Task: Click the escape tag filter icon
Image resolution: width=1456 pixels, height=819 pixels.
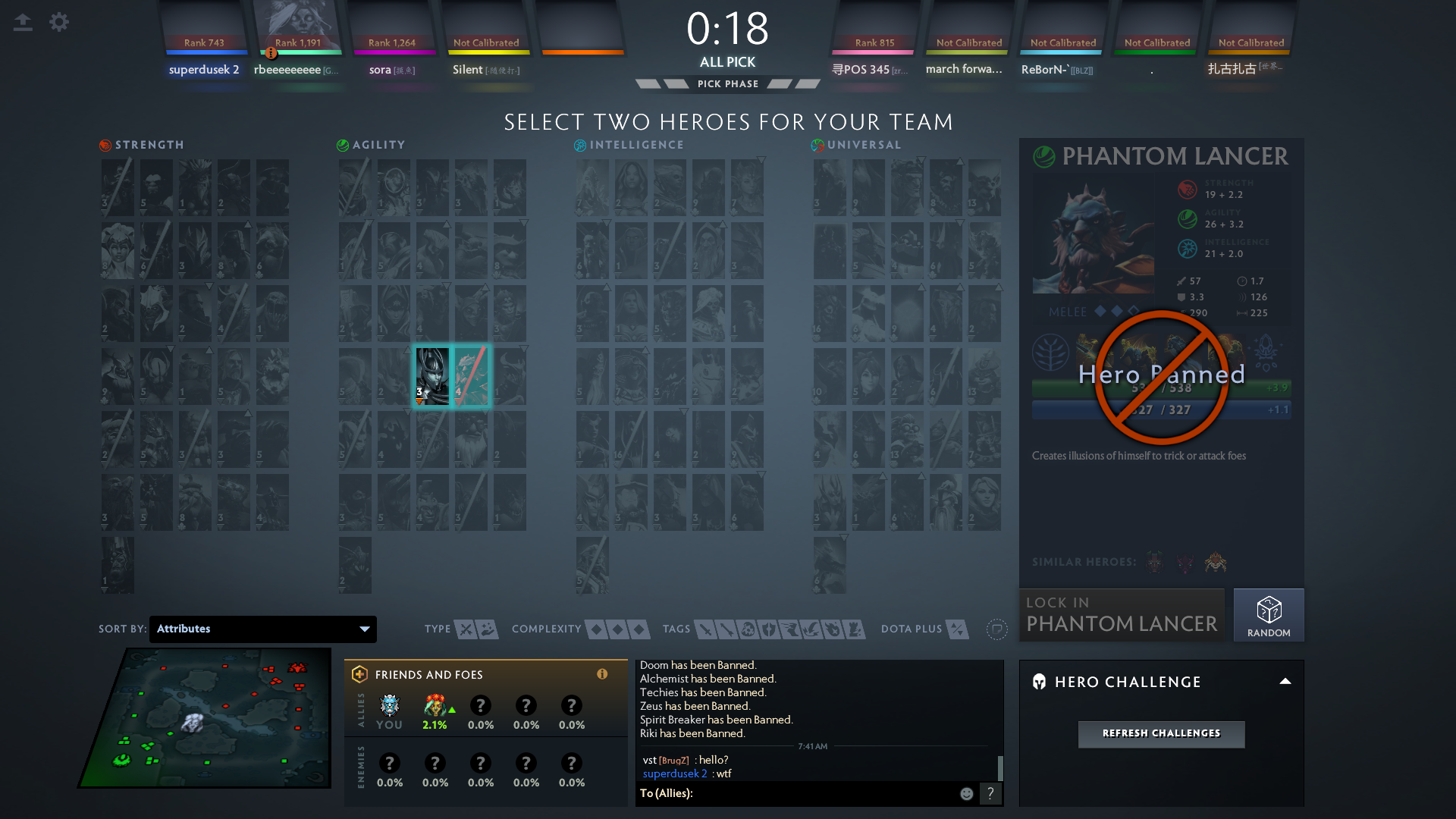Action: coord(791,629)
